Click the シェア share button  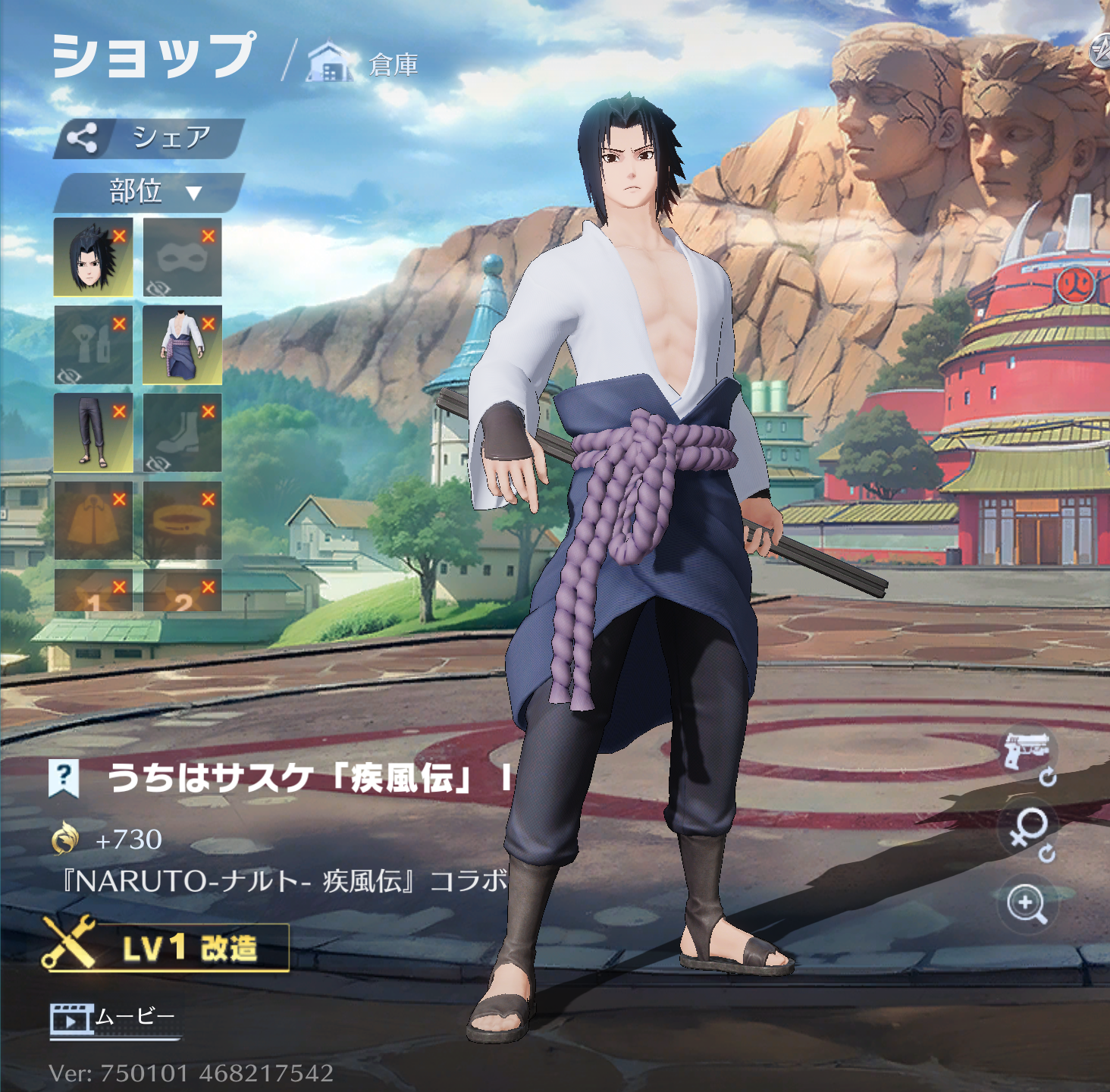click(x=149, y=138)
